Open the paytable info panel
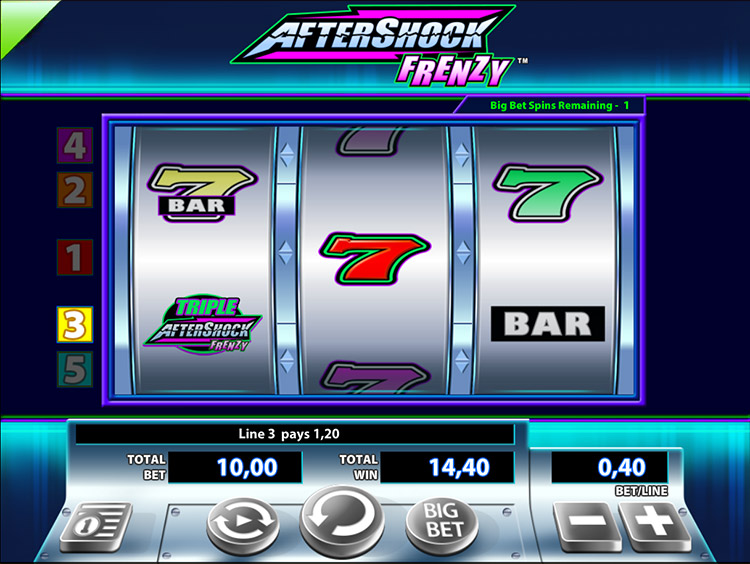 tap(96, 526)
